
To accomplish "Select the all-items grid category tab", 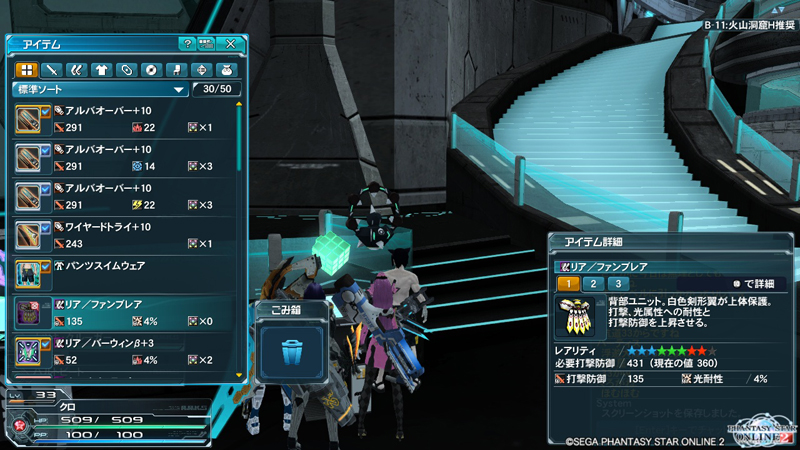I will [x=26, y=70].
